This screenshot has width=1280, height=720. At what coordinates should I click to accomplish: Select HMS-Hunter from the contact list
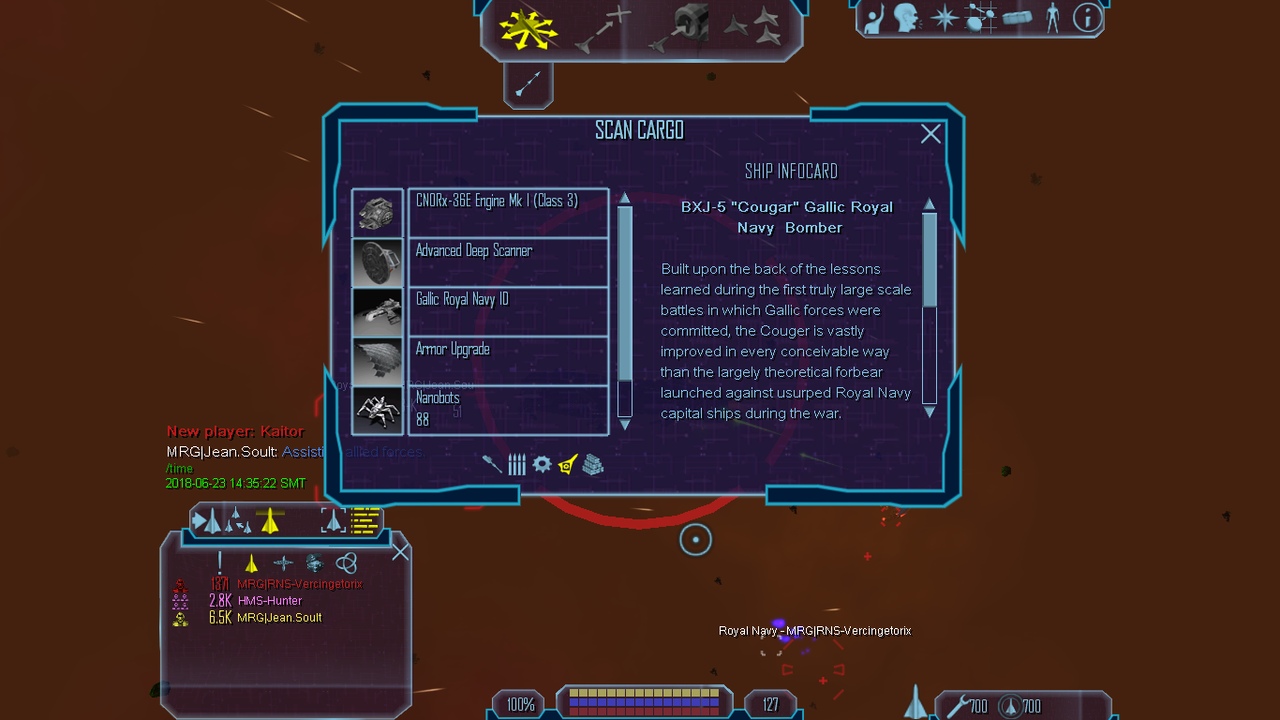[270, 601]
